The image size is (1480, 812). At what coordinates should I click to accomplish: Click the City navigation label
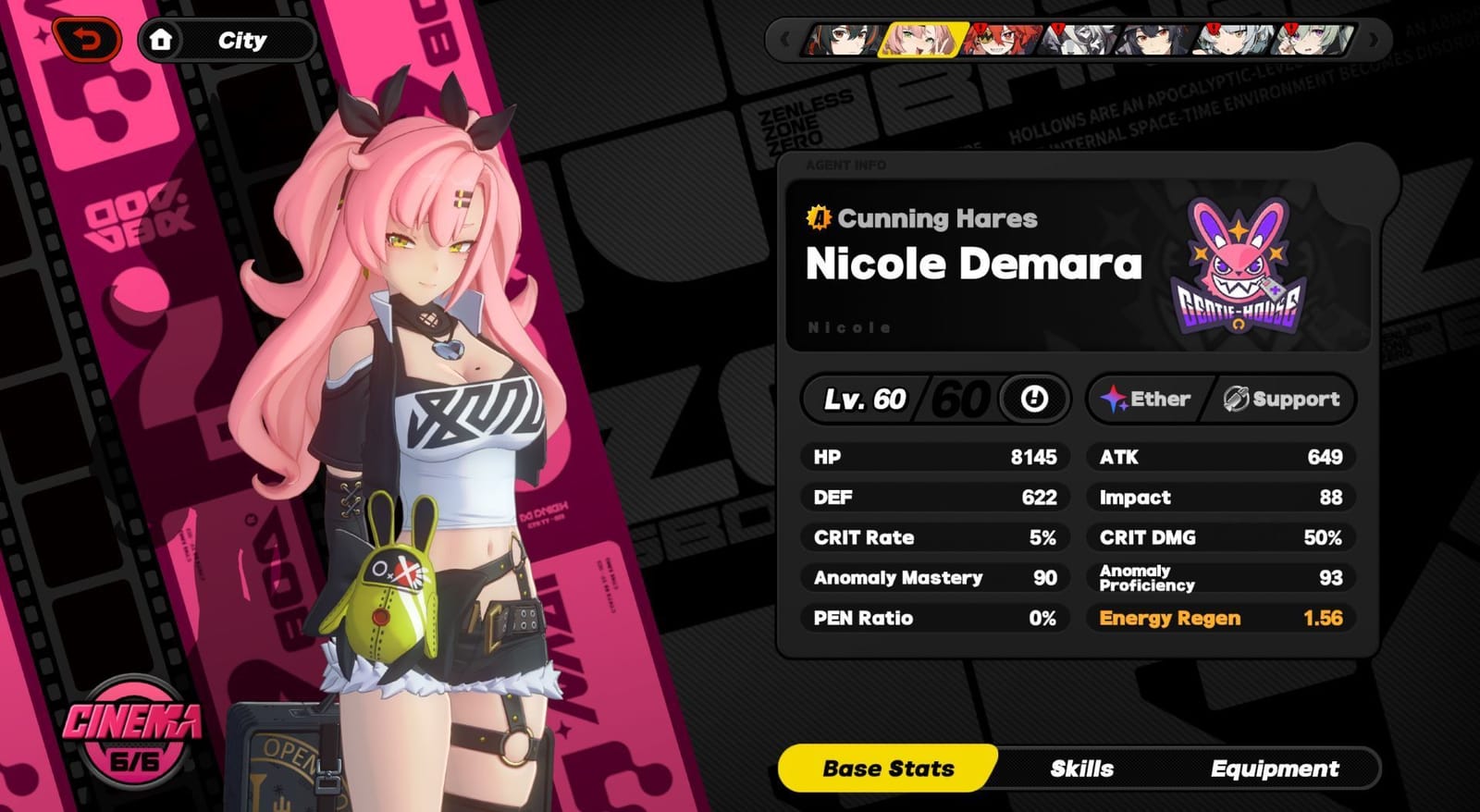click(241, 38)
